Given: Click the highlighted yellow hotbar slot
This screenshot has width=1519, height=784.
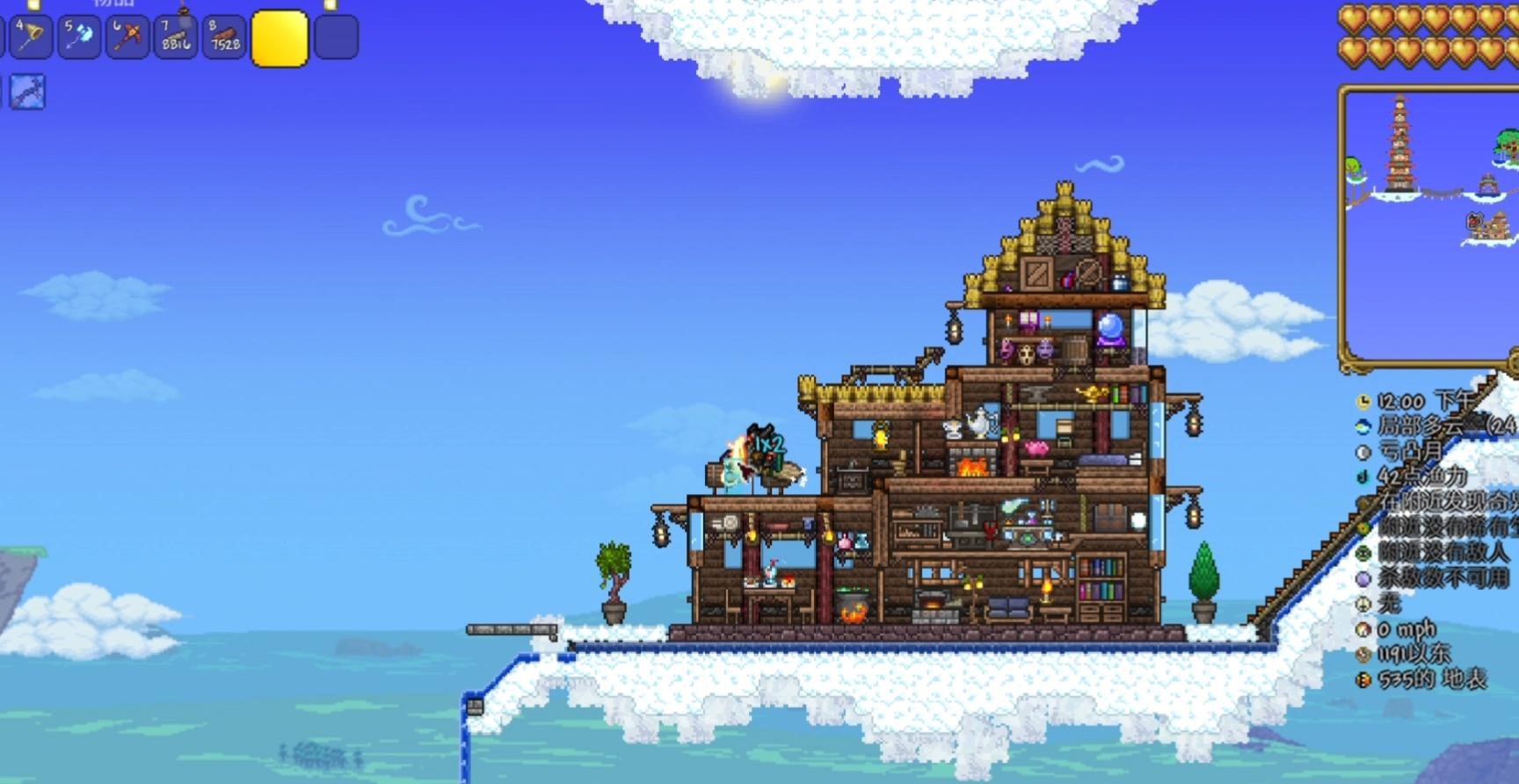Looking at the screenshot, I should (280, 39).
